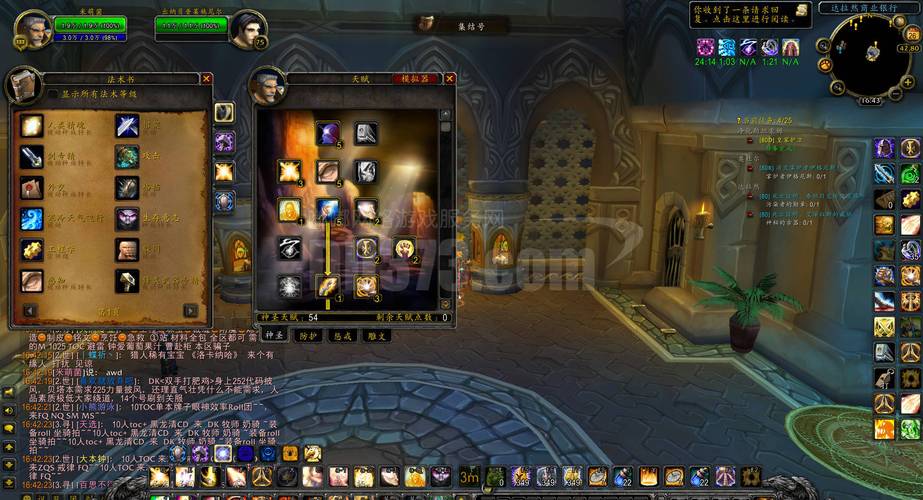Close the spellbook (法术书) window

[x=207, y=78]
